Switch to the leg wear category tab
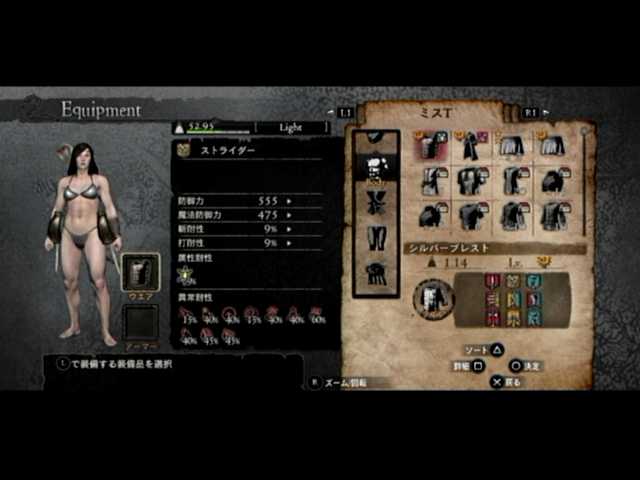 [378, 237]
